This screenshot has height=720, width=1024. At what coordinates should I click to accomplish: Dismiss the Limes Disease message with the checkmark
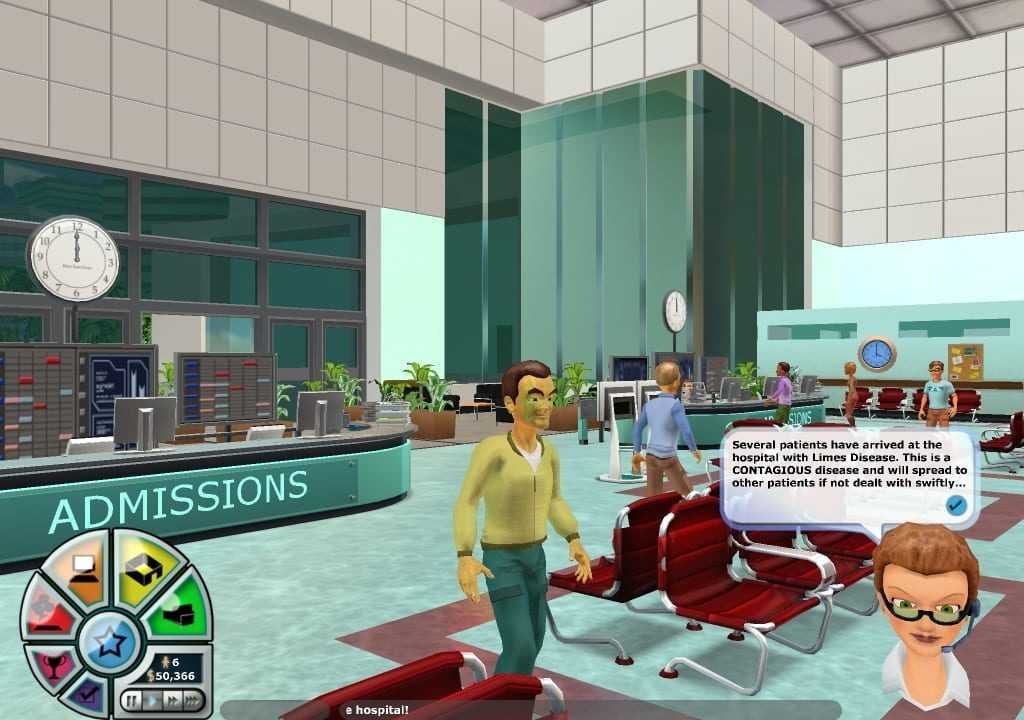pos(956,505)
